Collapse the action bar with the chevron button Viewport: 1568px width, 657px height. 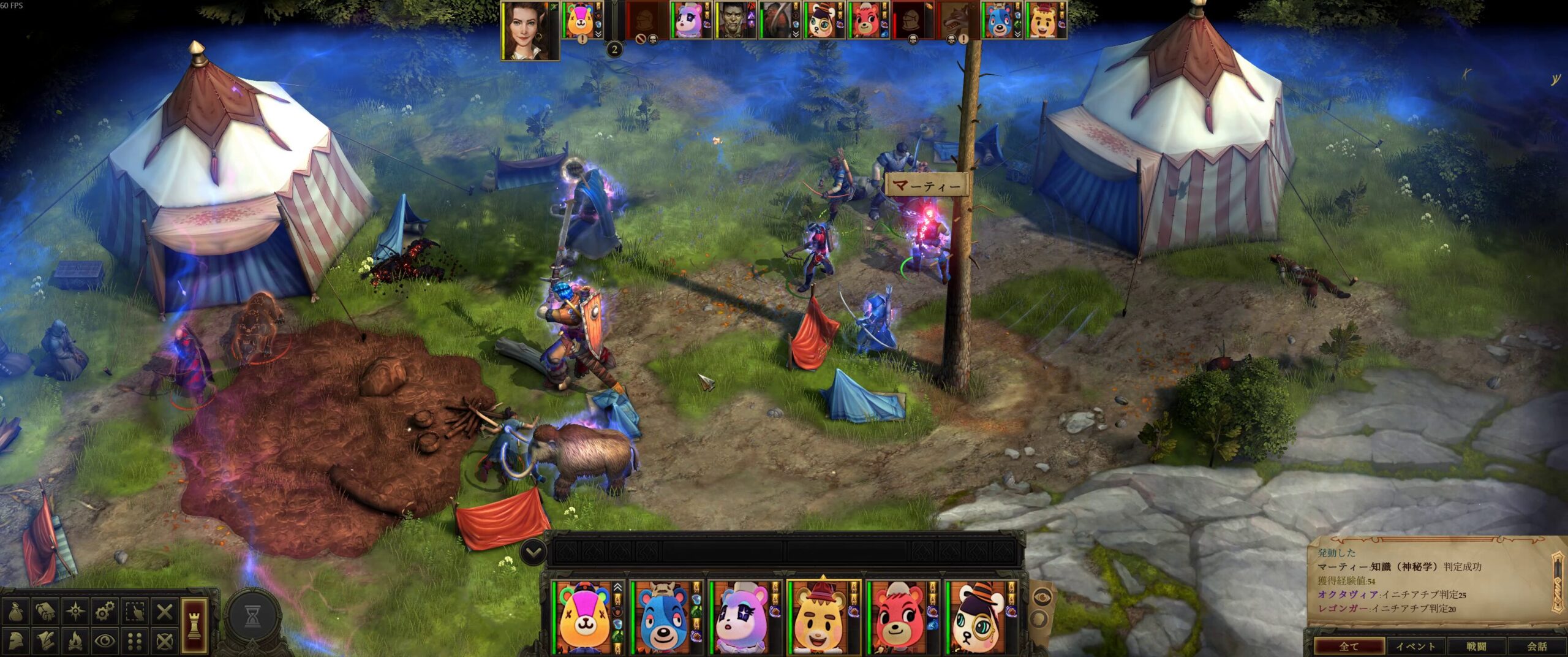tap(533, 552)
